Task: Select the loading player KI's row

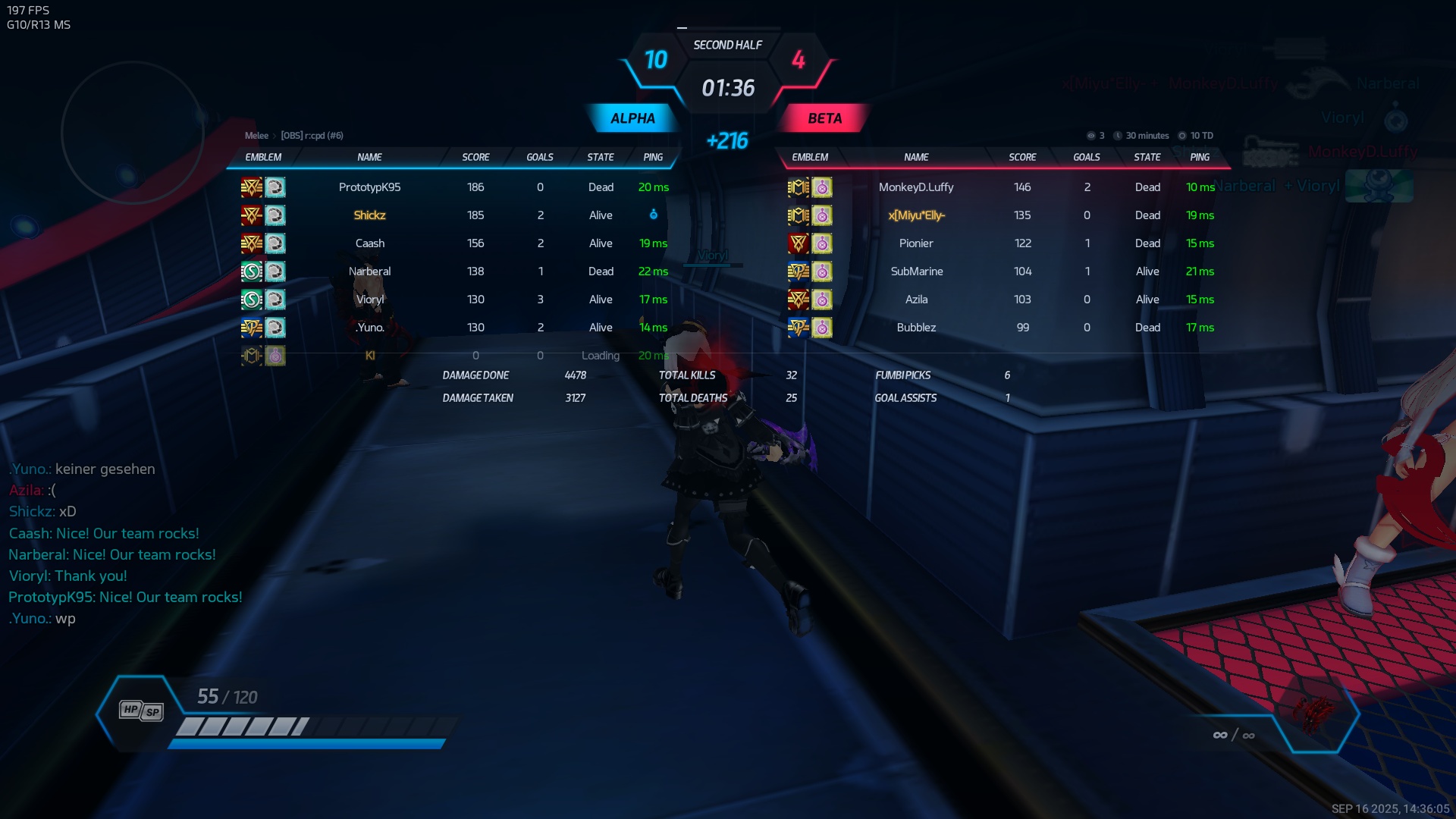Action: pyautogui.click(x=369, y=356)
